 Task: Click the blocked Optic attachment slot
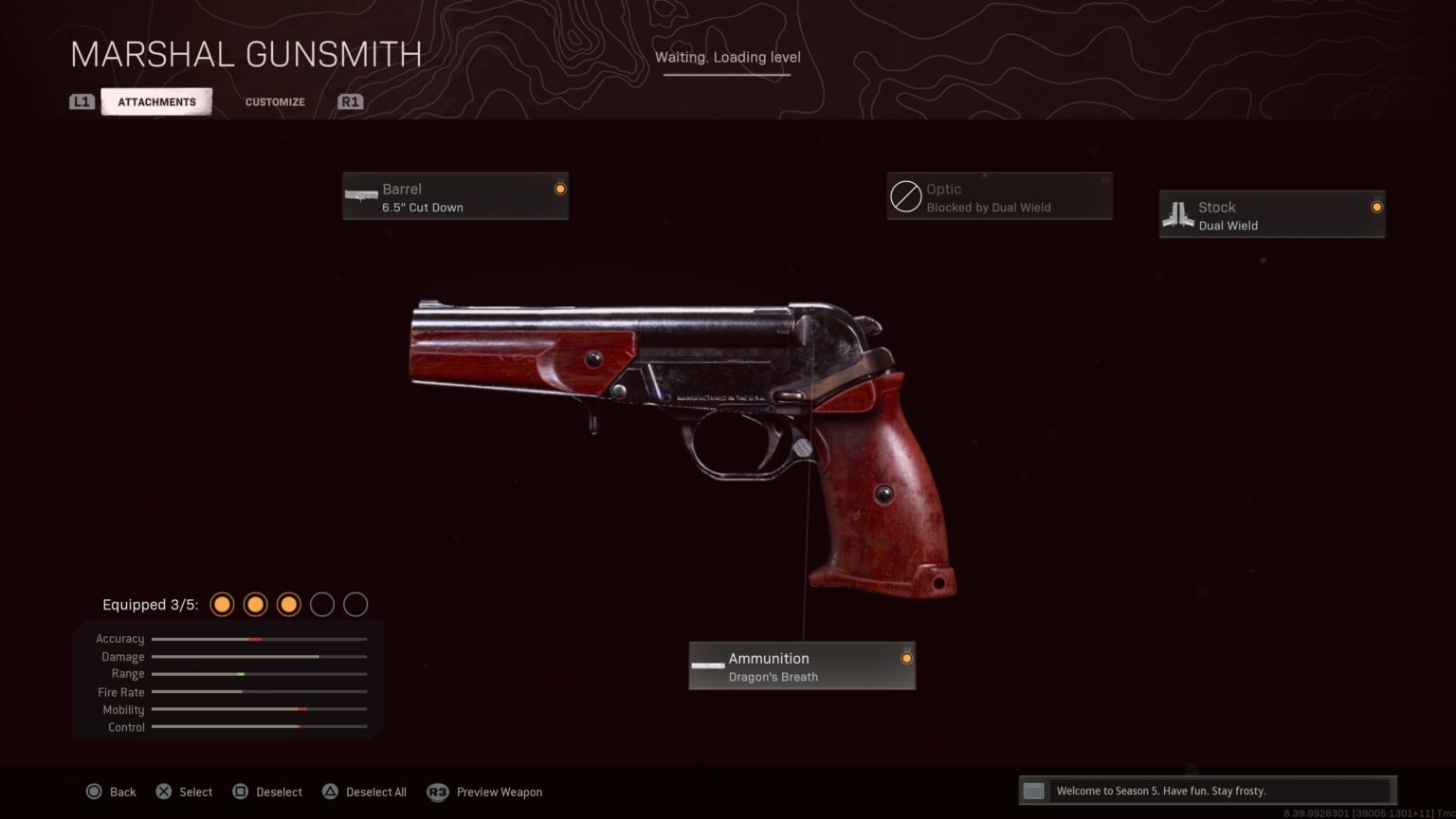coord(999,197)
